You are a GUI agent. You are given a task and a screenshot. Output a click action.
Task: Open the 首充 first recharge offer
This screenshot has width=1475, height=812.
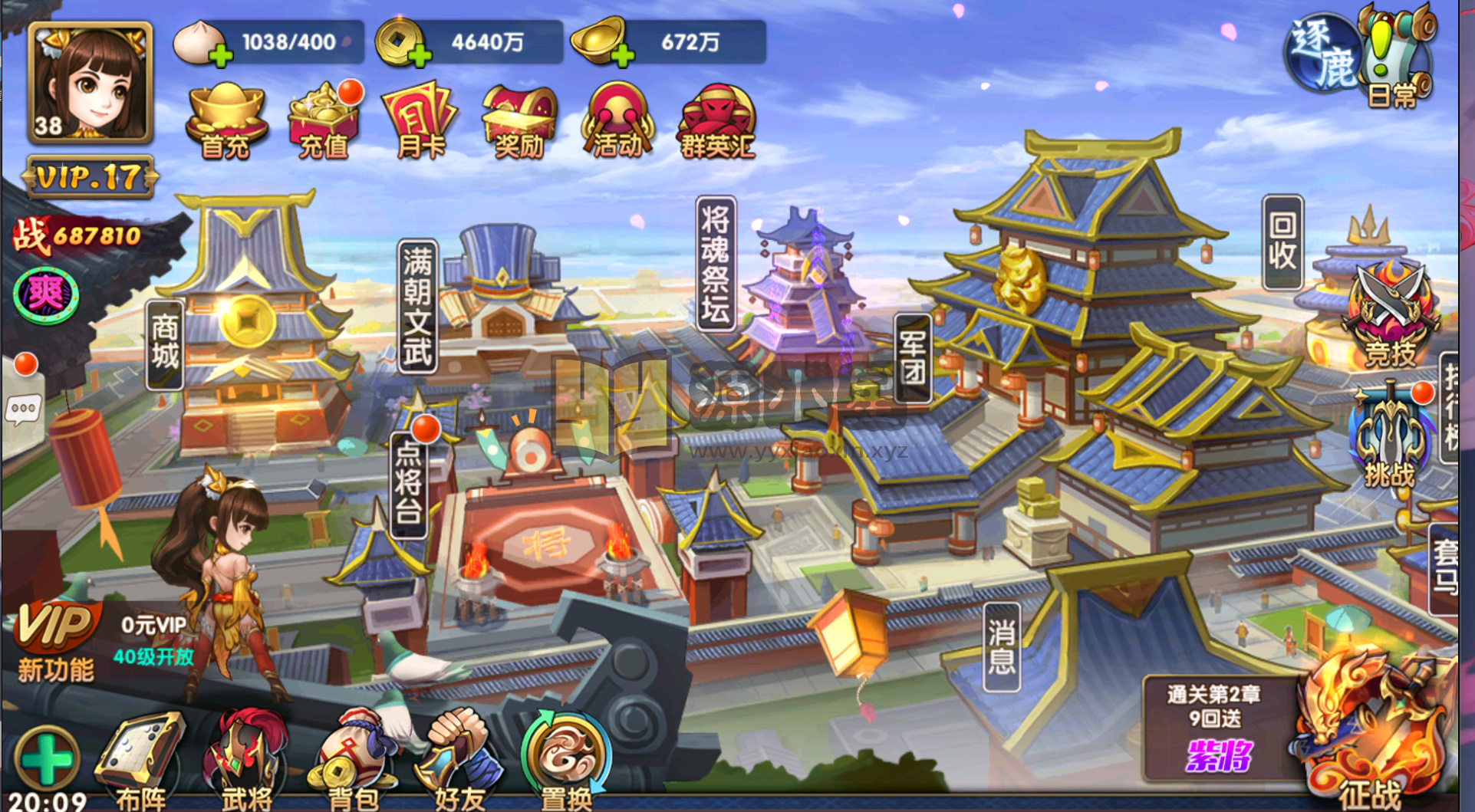(x=226, y=121)
